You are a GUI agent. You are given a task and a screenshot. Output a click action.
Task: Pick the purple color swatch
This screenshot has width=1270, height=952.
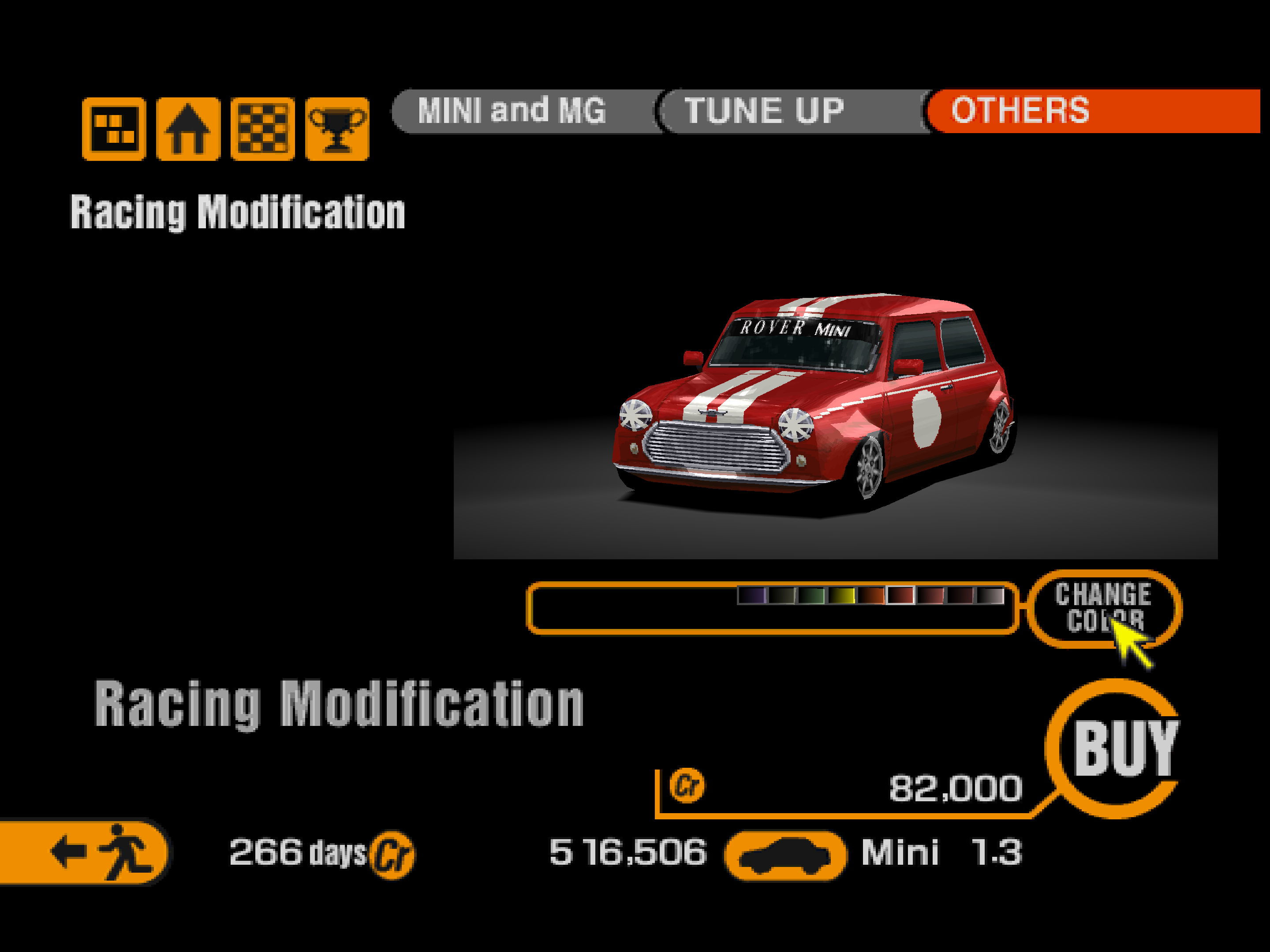tap(751, 595)
